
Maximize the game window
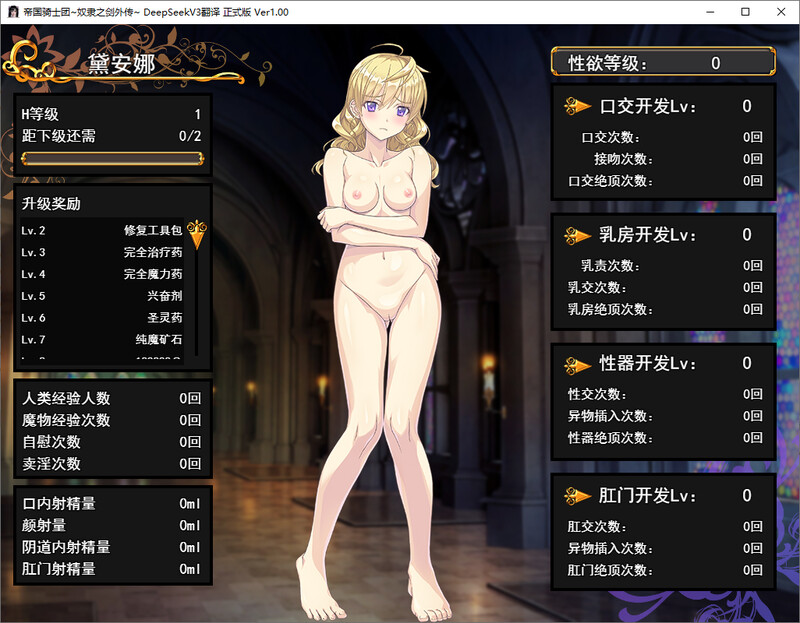[745, 12]
